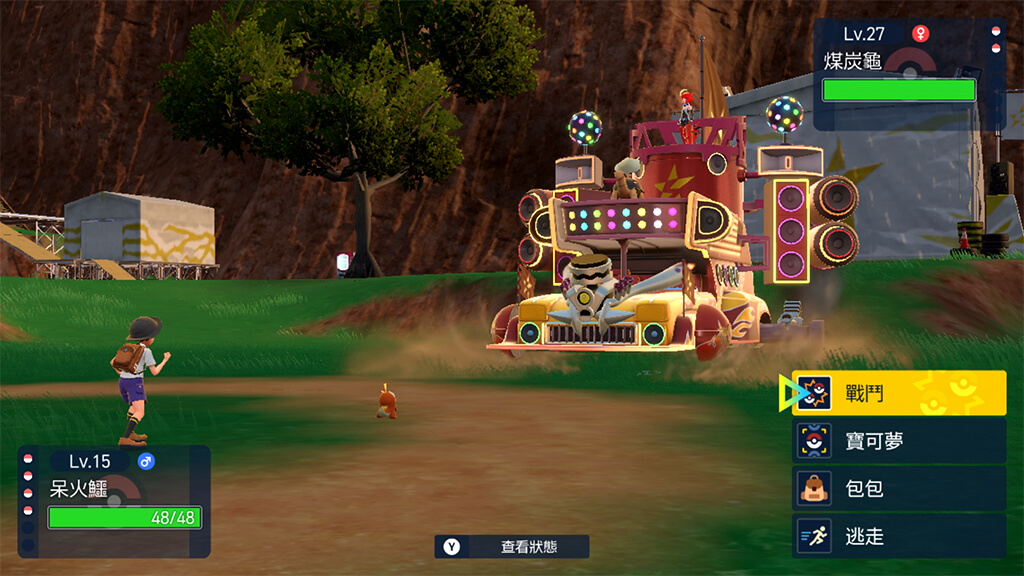Open the 包包 bag menu
The height and width of the screenshot is (576, 1024).
coord(899,489)
